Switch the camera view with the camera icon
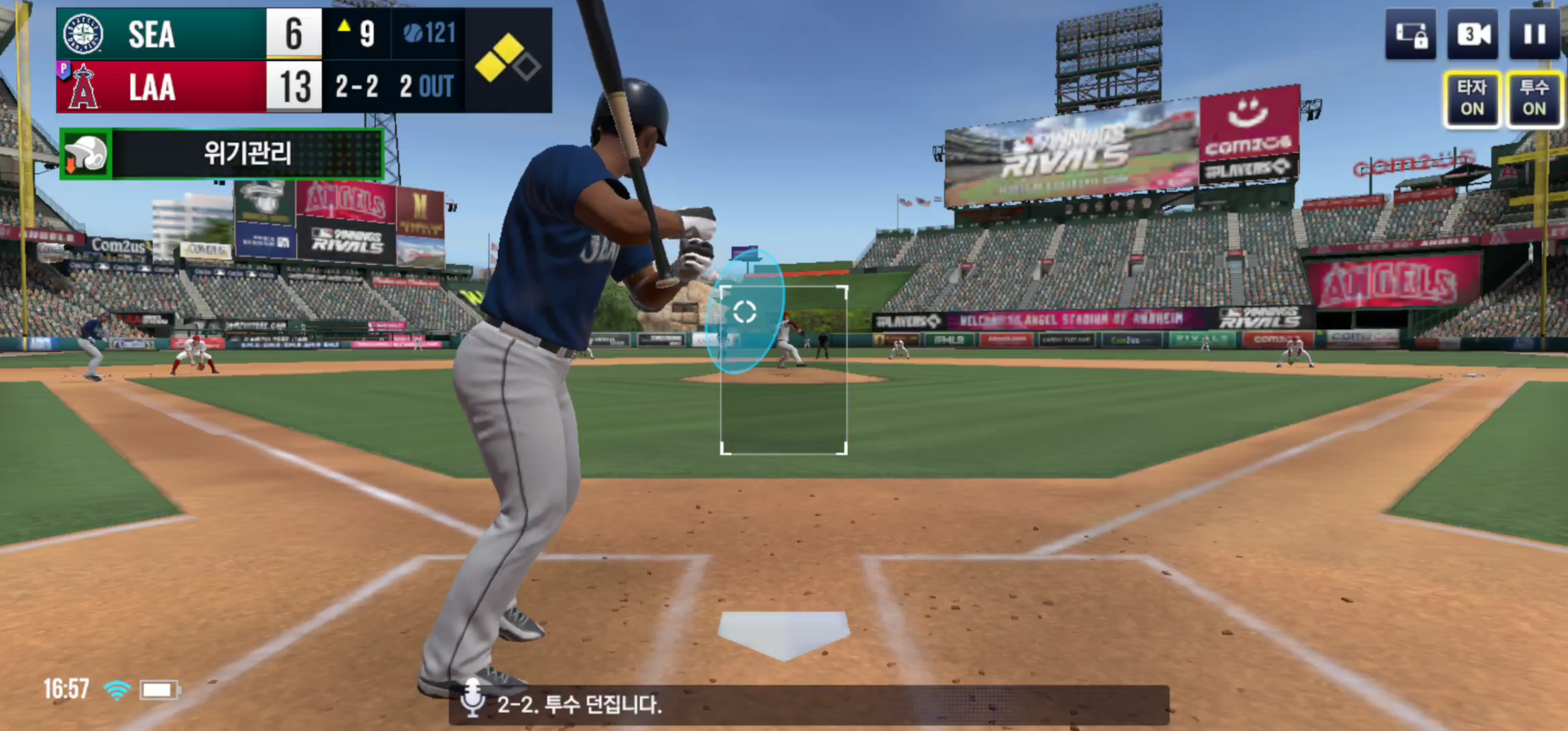 (x=1473, y=34)
